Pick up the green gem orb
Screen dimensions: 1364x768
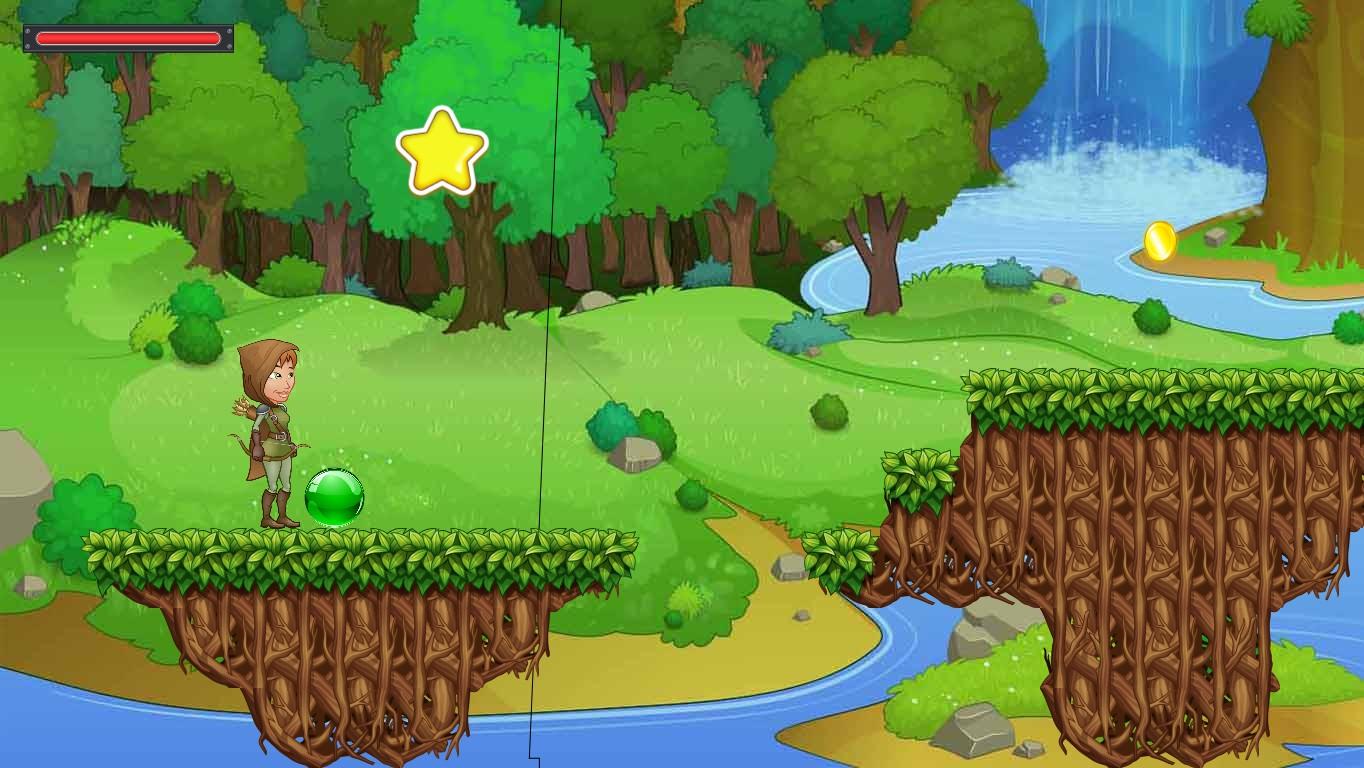(334, 495)
